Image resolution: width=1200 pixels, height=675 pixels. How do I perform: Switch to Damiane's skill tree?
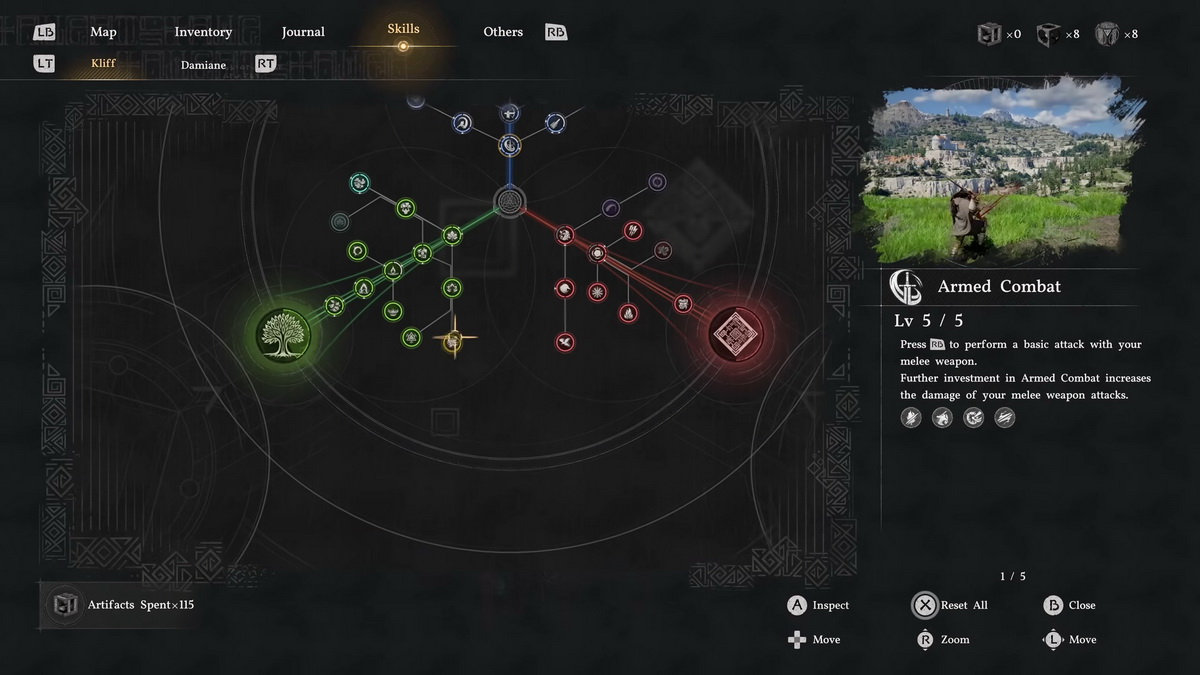[x=203, y=65]
